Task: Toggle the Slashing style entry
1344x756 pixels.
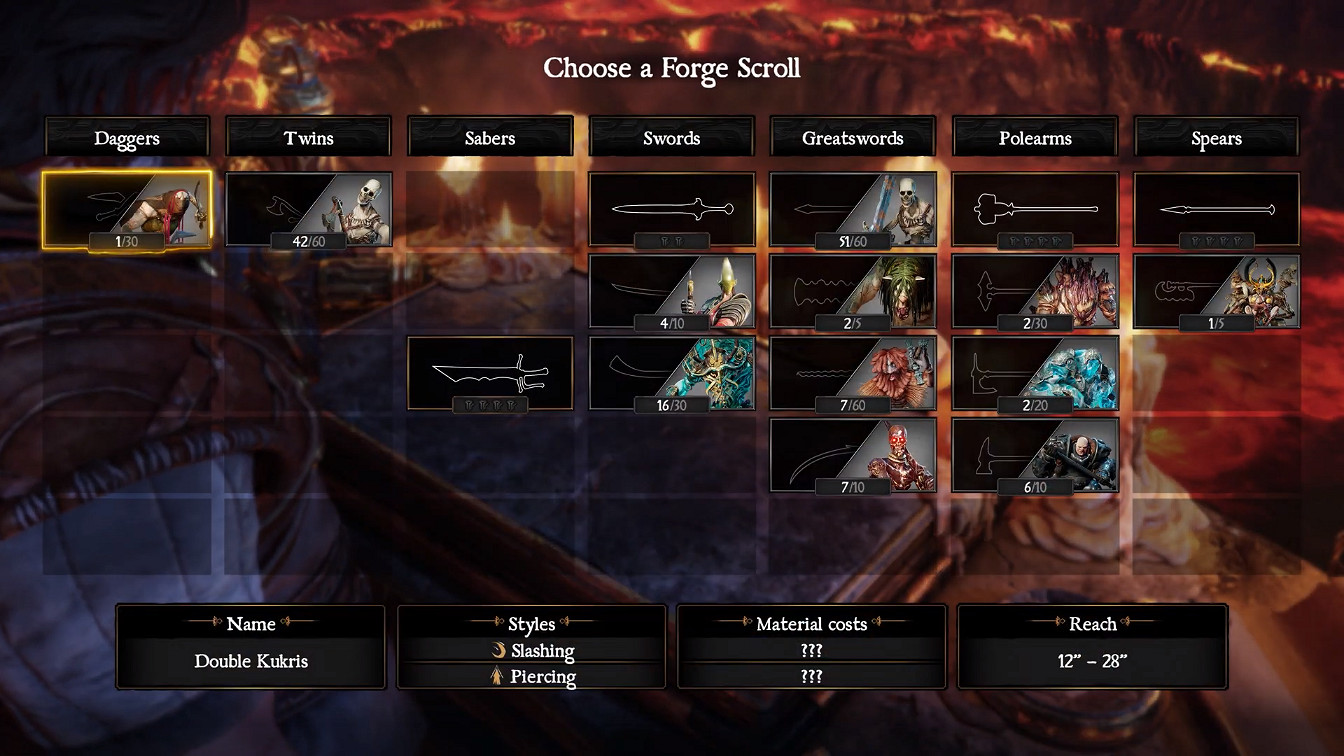Action: point(531,650)
